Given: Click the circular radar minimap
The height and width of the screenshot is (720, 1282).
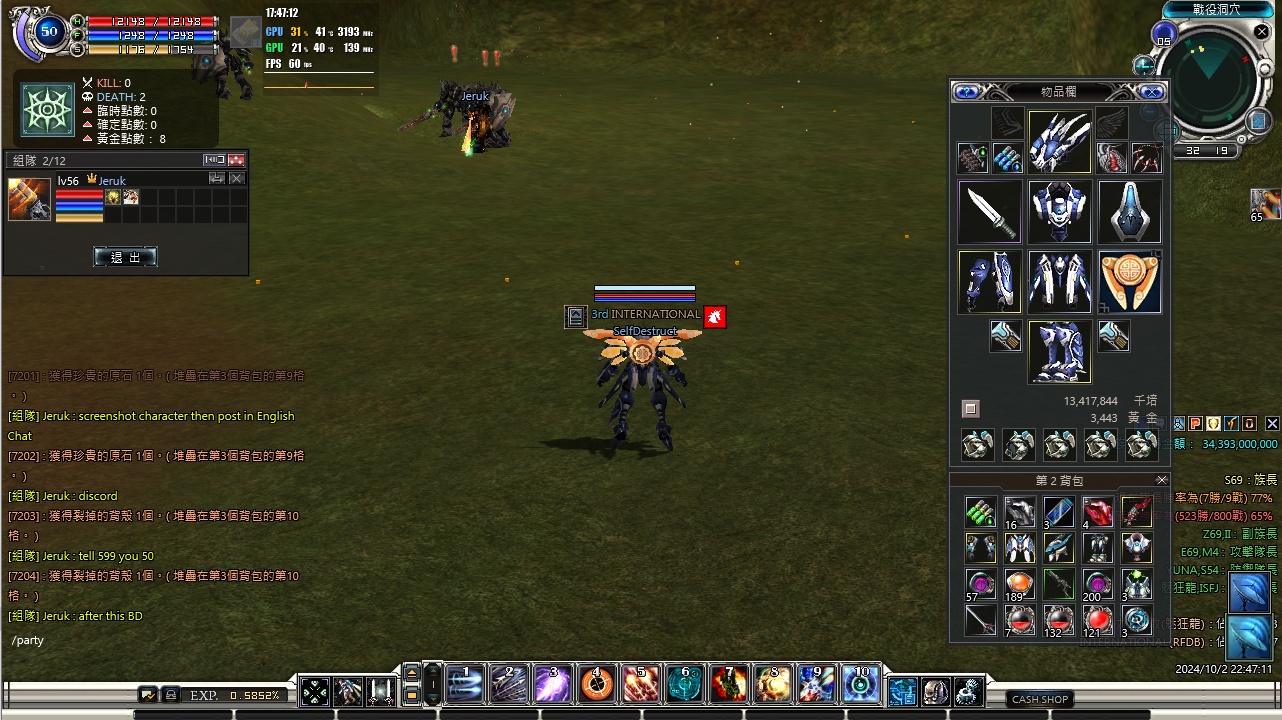Looking at the screenshot, I should tap(1211, 84).
